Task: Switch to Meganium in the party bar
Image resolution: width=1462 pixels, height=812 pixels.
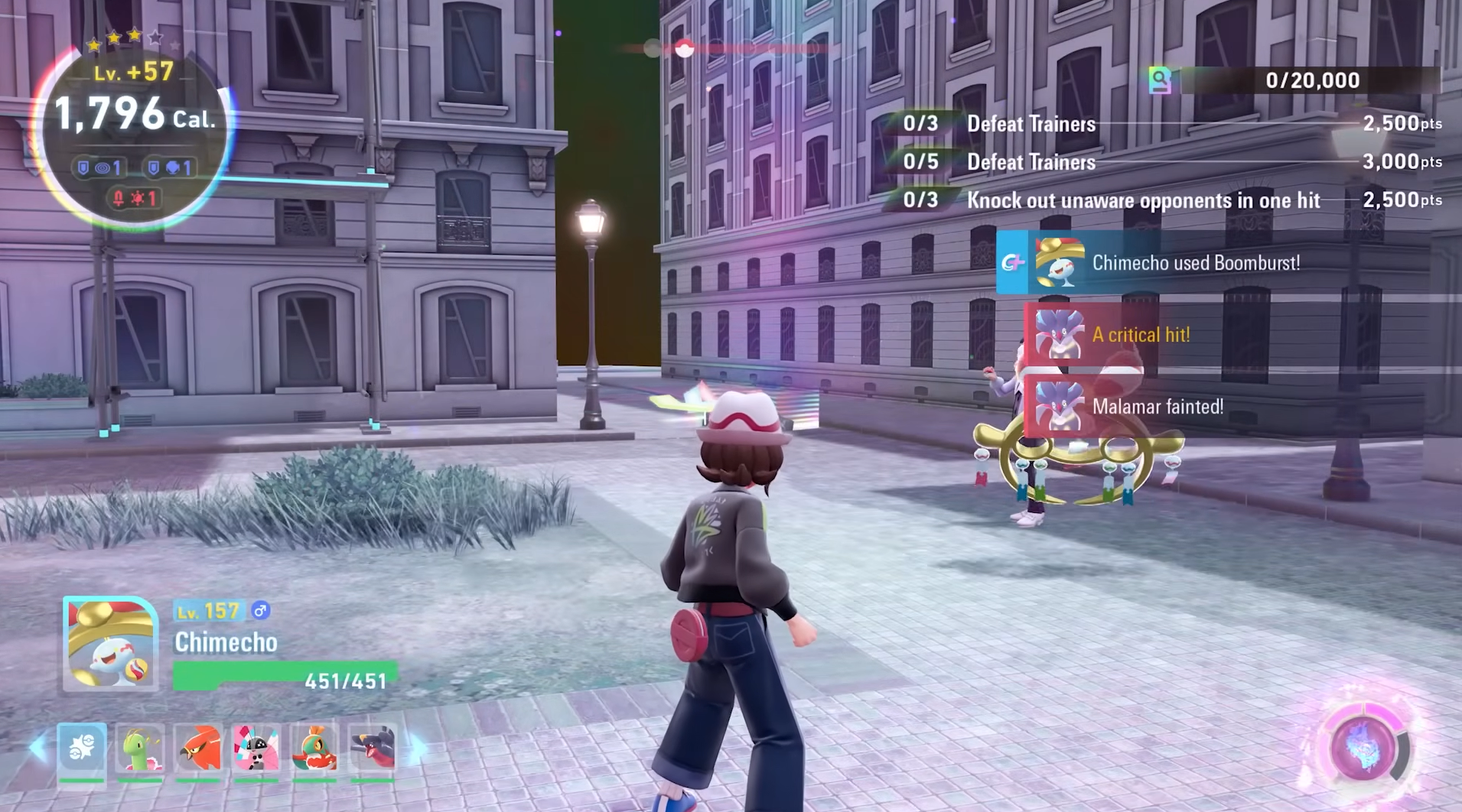Action: 140,748
